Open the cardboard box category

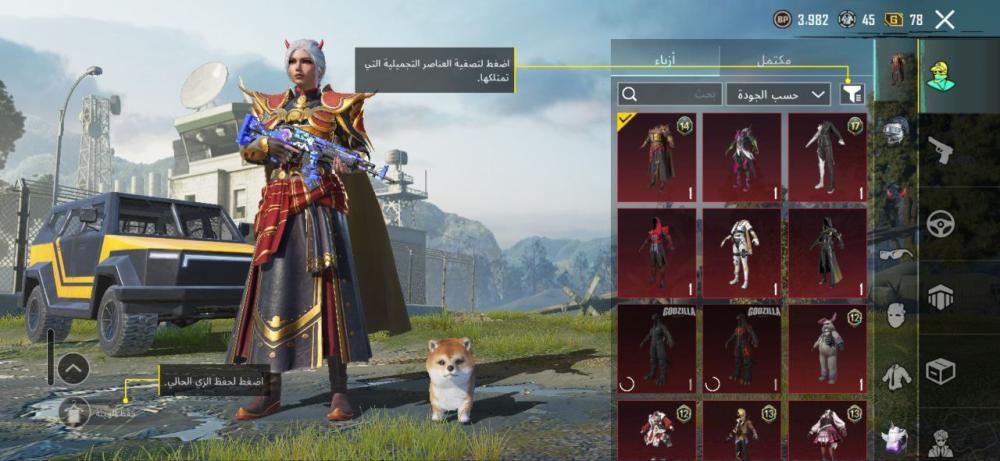(x=940, y=371)
